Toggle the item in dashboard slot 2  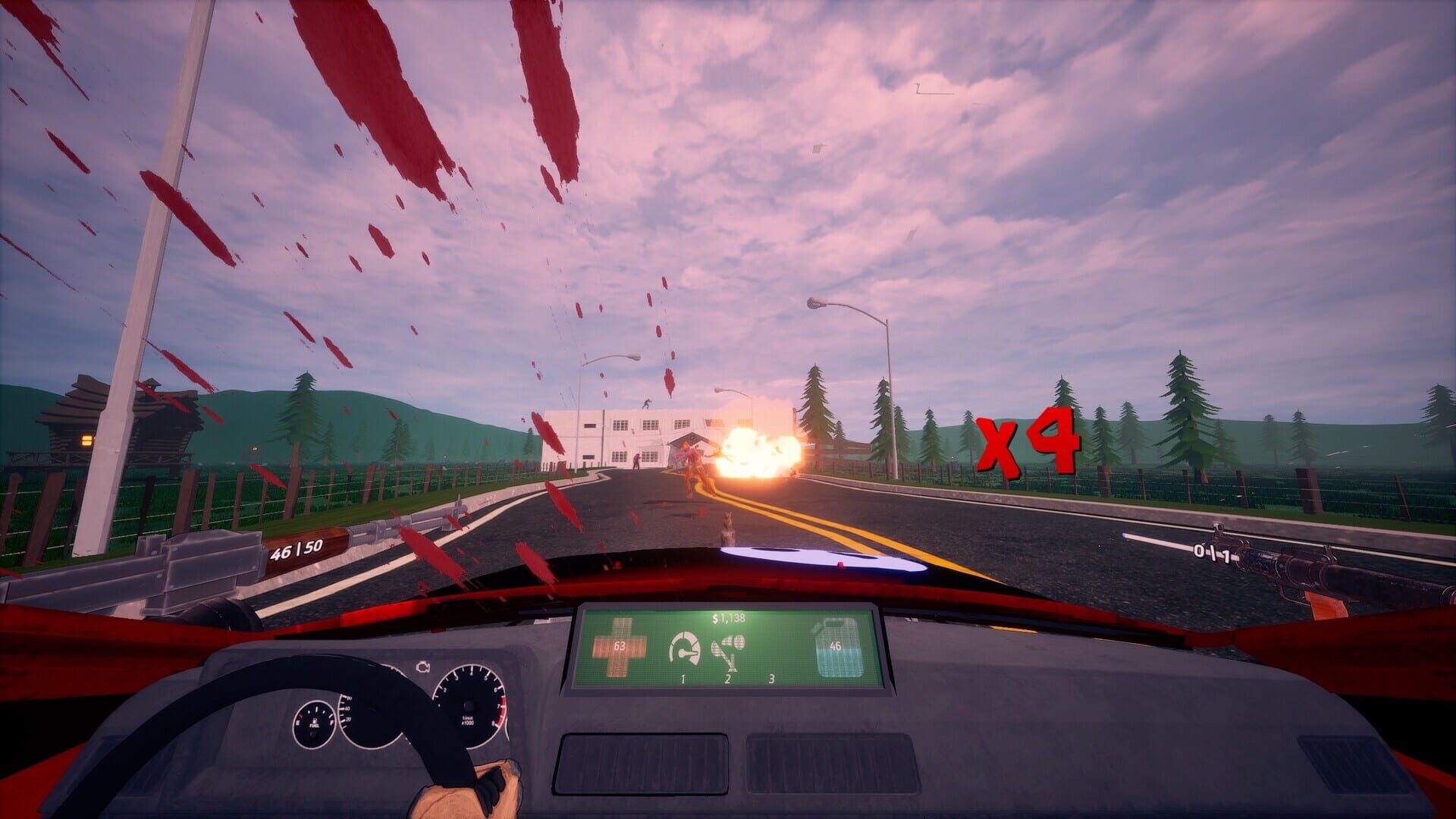pos(728,660)
